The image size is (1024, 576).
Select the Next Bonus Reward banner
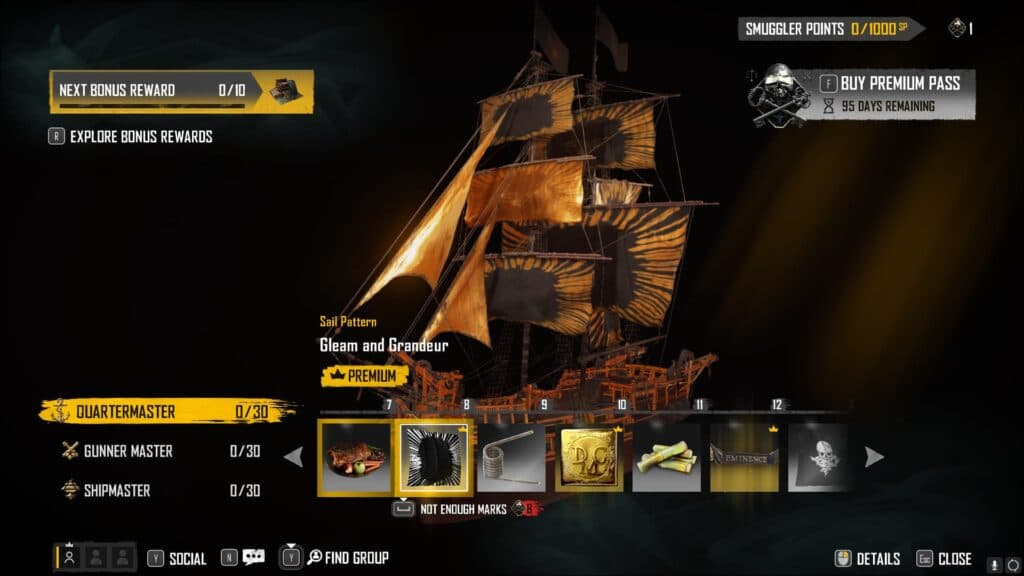(181, 91)
